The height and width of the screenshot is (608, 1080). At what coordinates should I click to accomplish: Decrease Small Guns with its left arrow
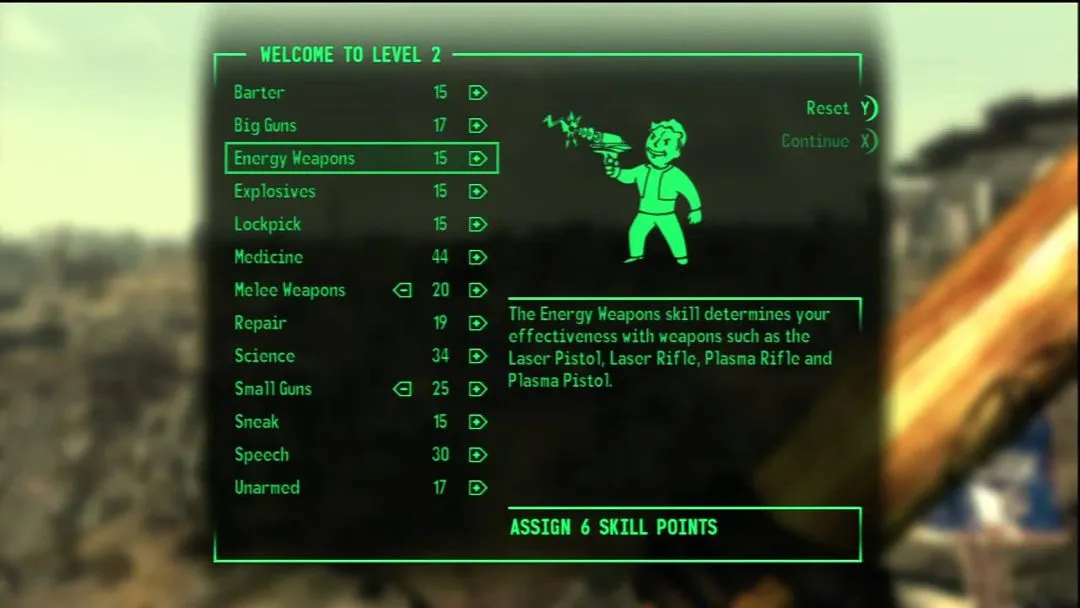coord(402,389)
